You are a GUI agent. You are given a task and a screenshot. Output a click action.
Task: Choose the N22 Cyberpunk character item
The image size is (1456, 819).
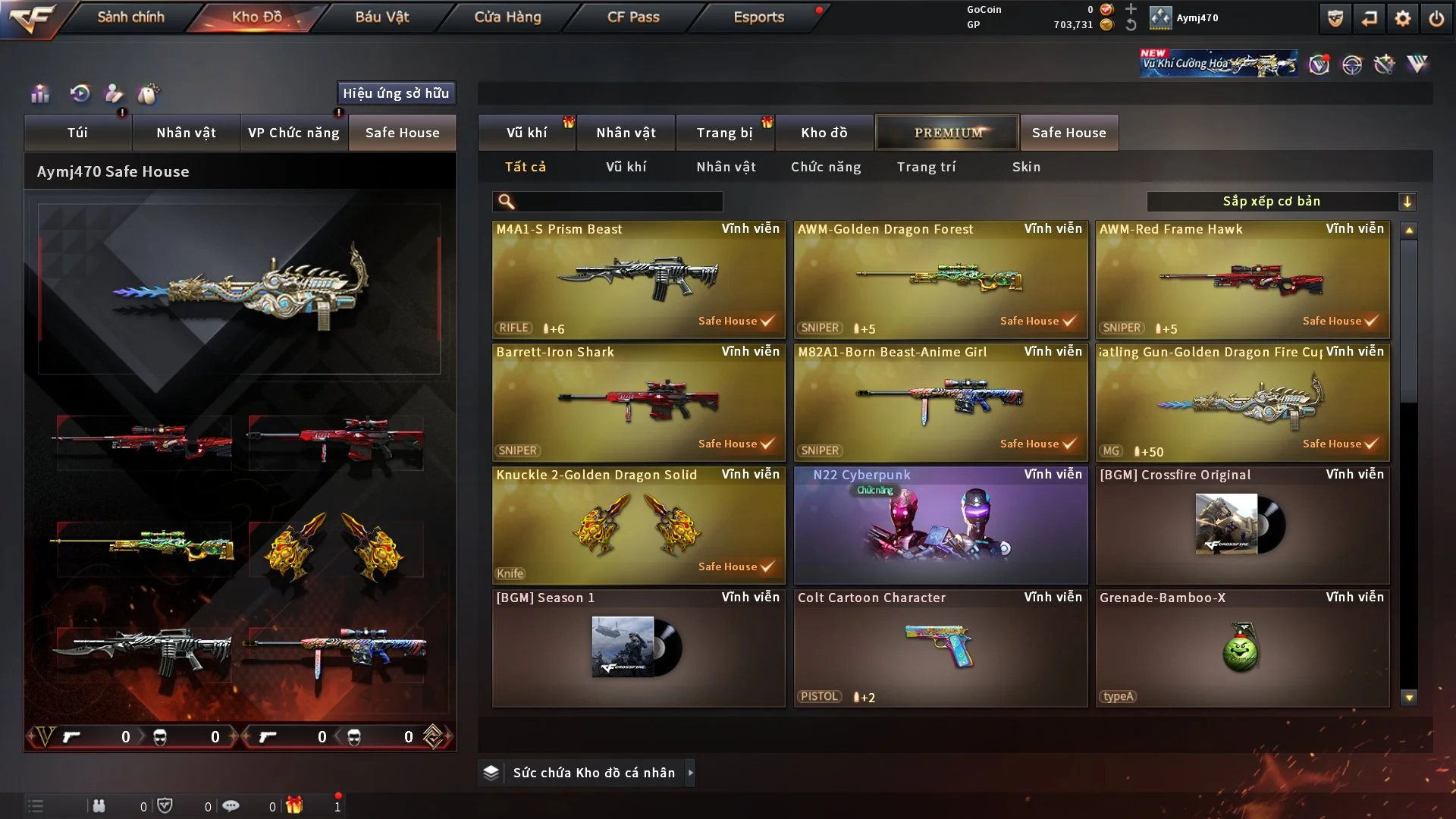[940, 526]
